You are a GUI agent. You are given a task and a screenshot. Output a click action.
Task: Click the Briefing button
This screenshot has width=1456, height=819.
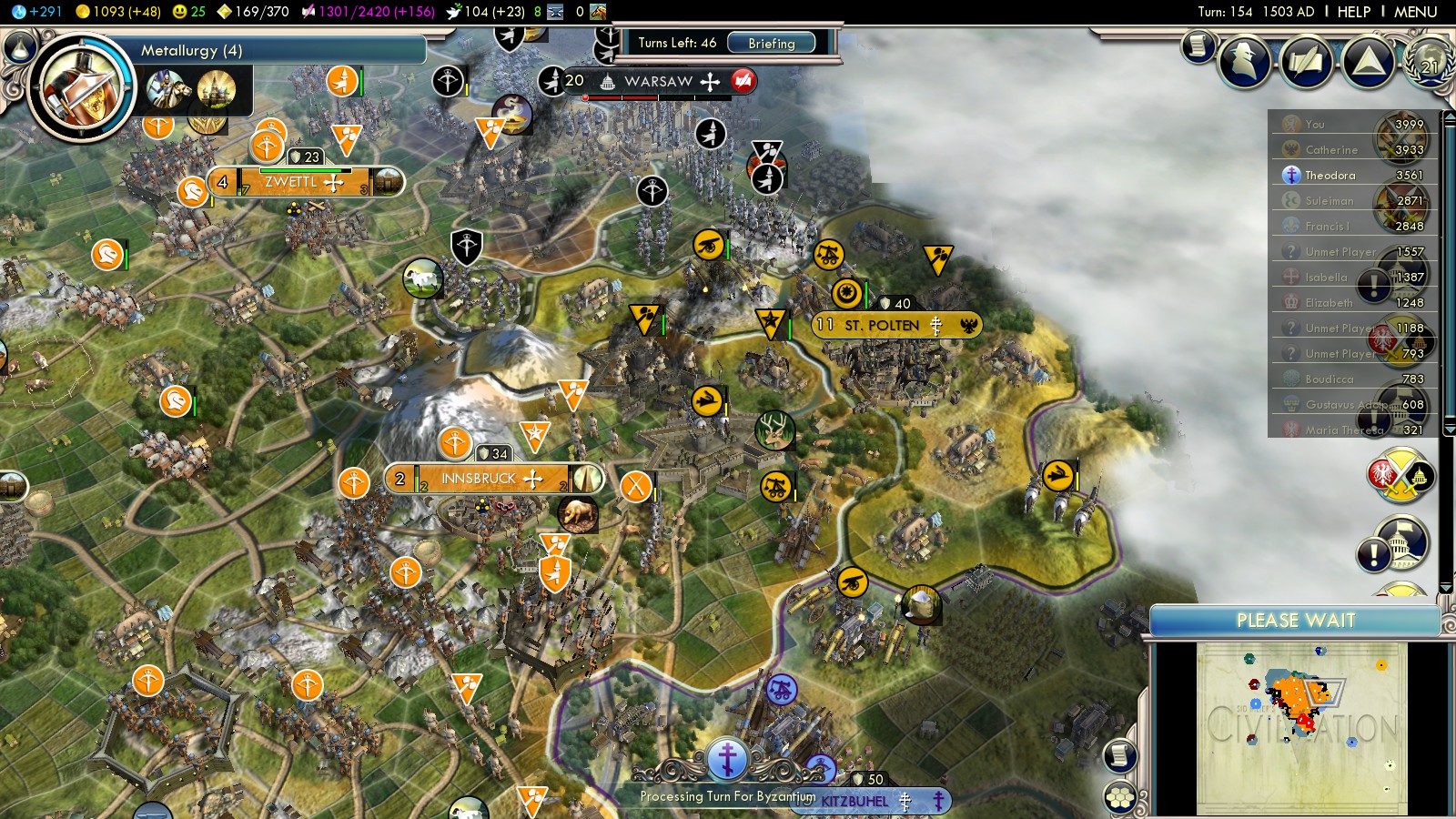tap(771, 43)
